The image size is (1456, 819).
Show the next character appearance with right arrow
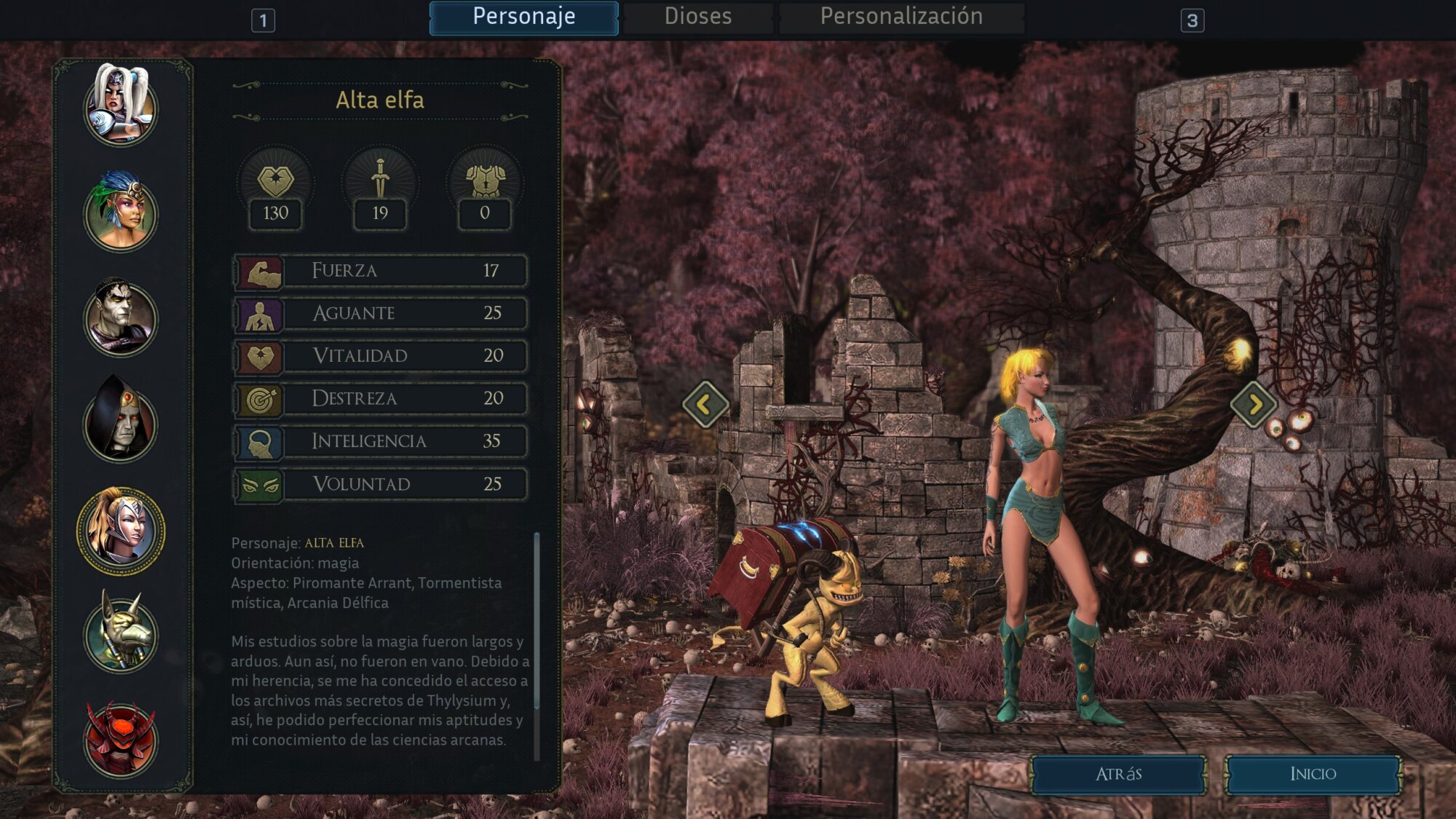point(1253,403)
